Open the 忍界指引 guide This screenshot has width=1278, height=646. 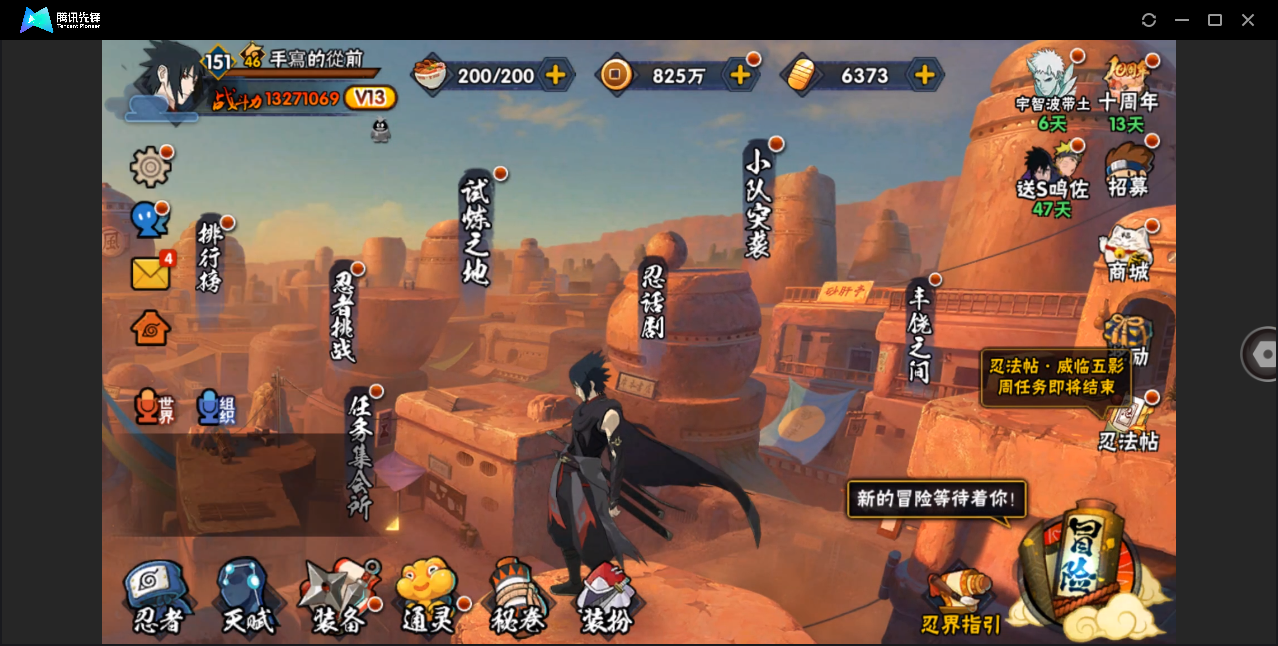960,602
